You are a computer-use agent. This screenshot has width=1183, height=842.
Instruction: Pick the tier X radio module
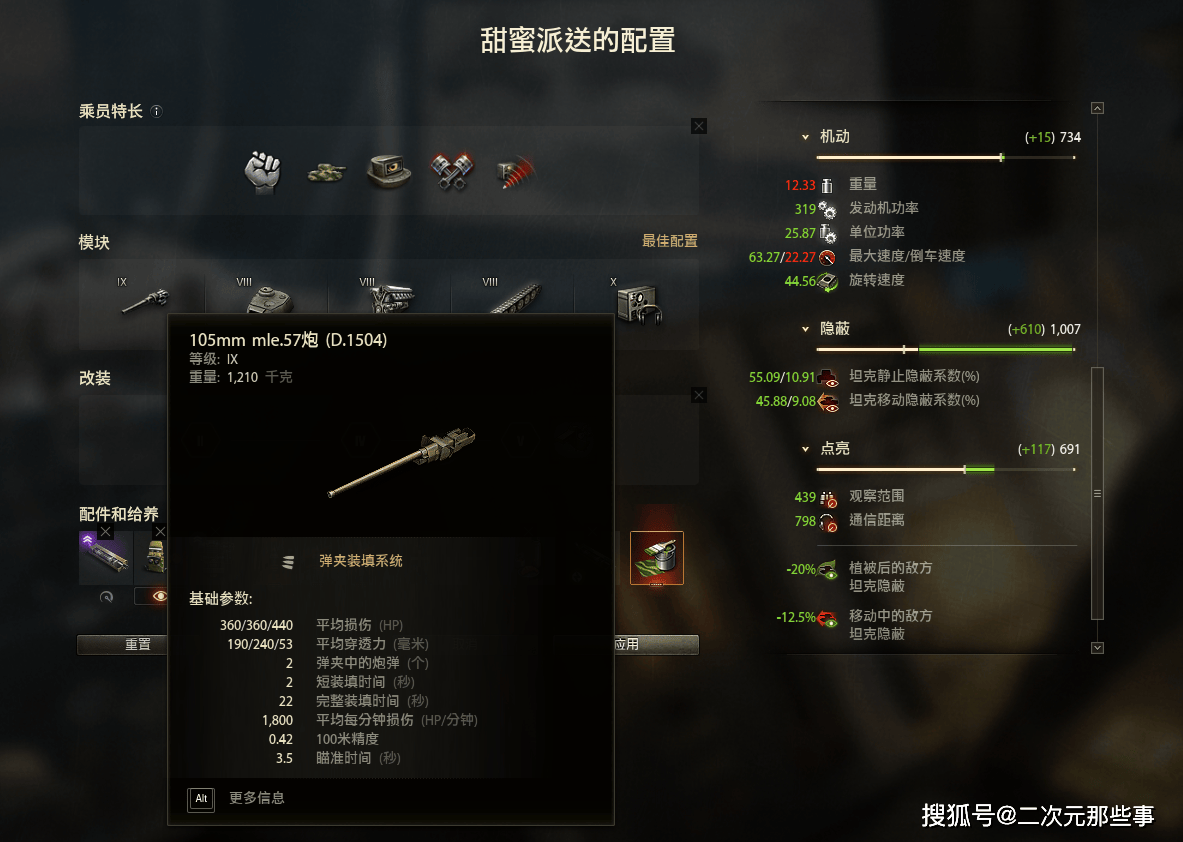point(636,299)
